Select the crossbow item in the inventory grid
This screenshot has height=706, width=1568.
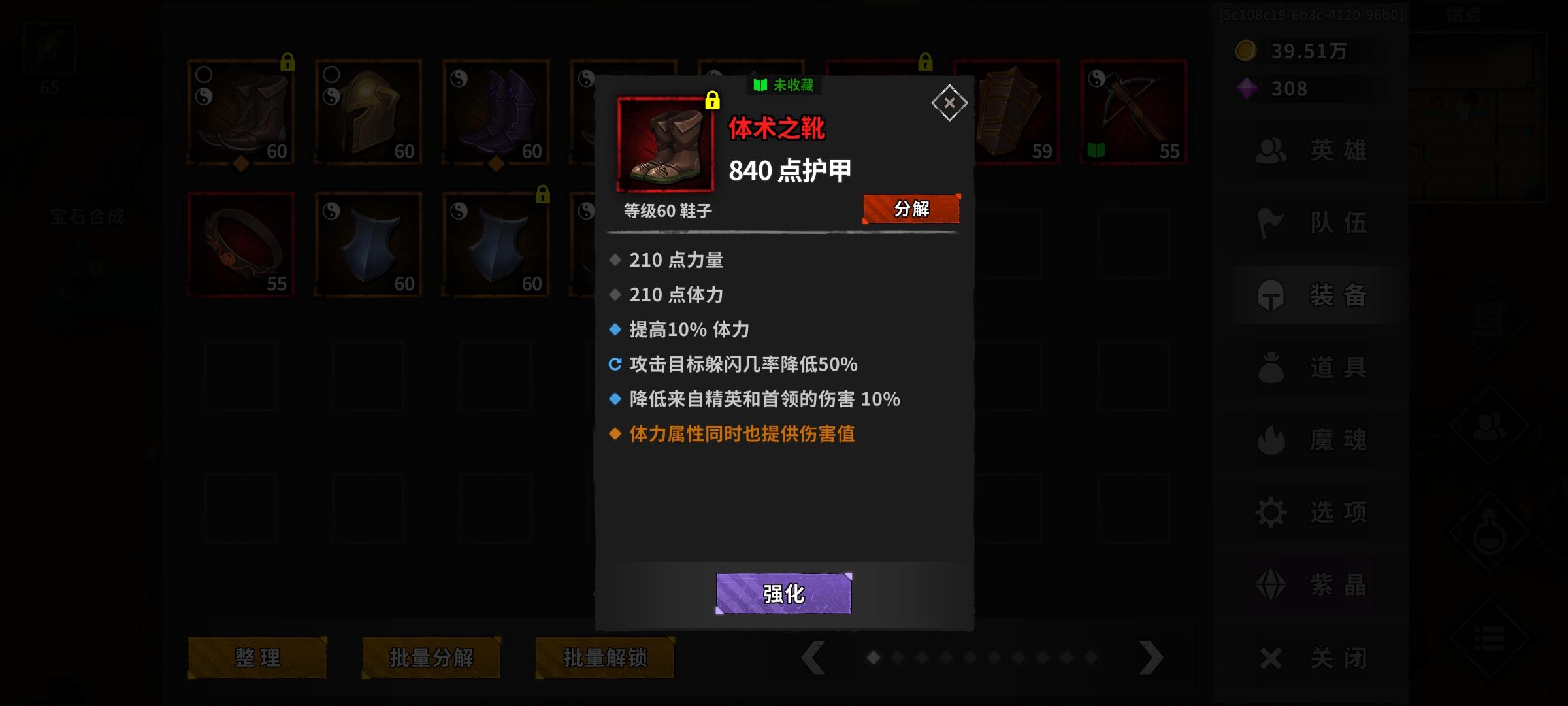click(x=1134, y=111)
